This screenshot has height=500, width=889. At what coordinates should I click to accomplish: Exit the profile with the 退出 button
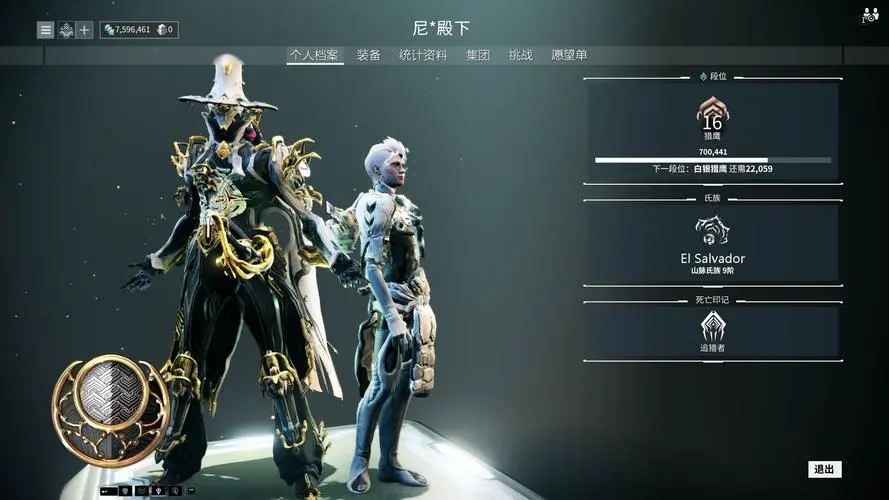click(x=824, y=469)
